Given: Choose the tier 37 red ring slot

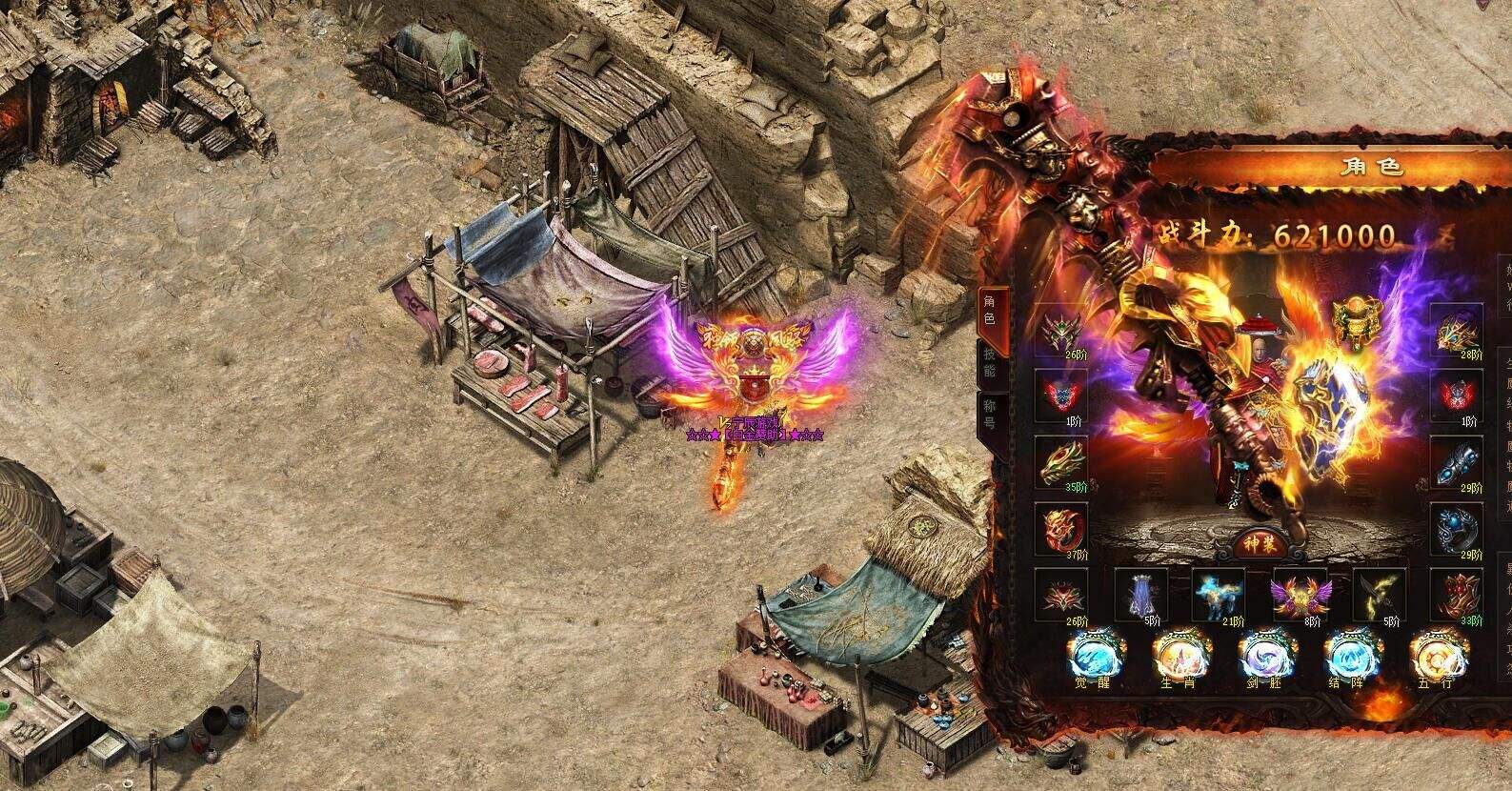Looking at the screenshot, I should click(1061, 526).
